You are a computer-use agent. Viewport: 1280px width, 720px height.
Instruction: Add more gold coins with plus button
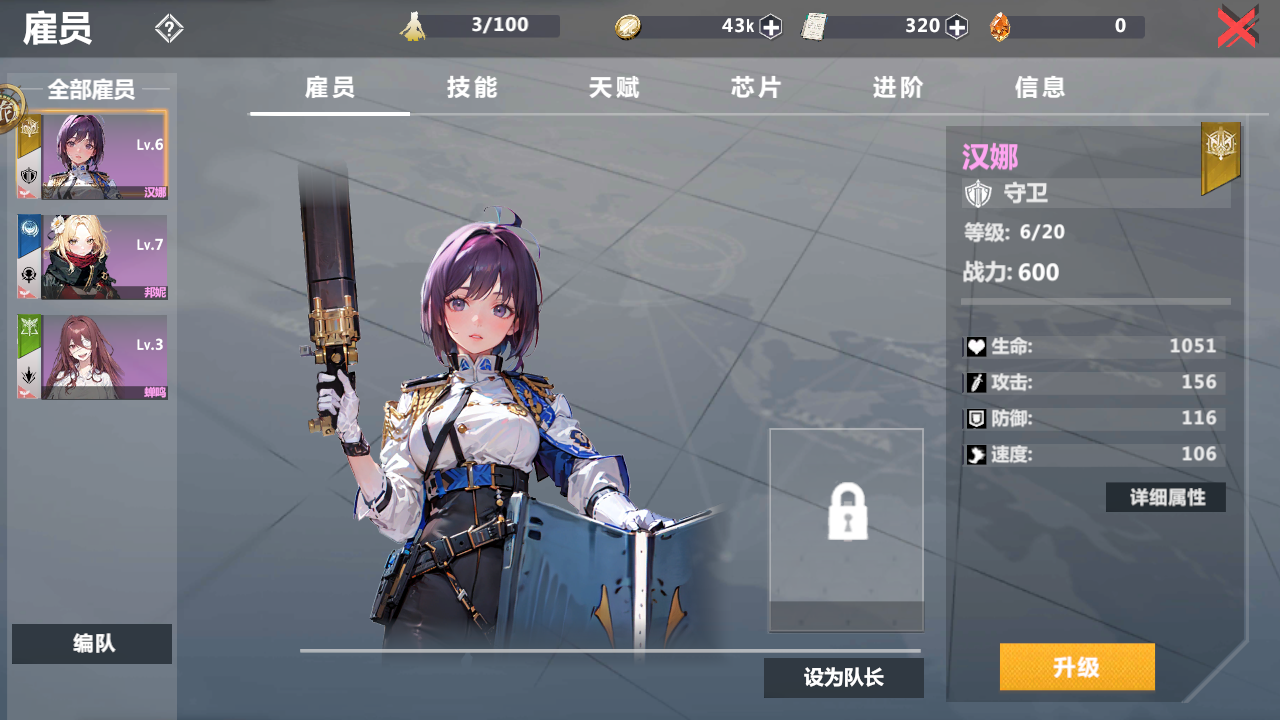(x=770, y=27)
